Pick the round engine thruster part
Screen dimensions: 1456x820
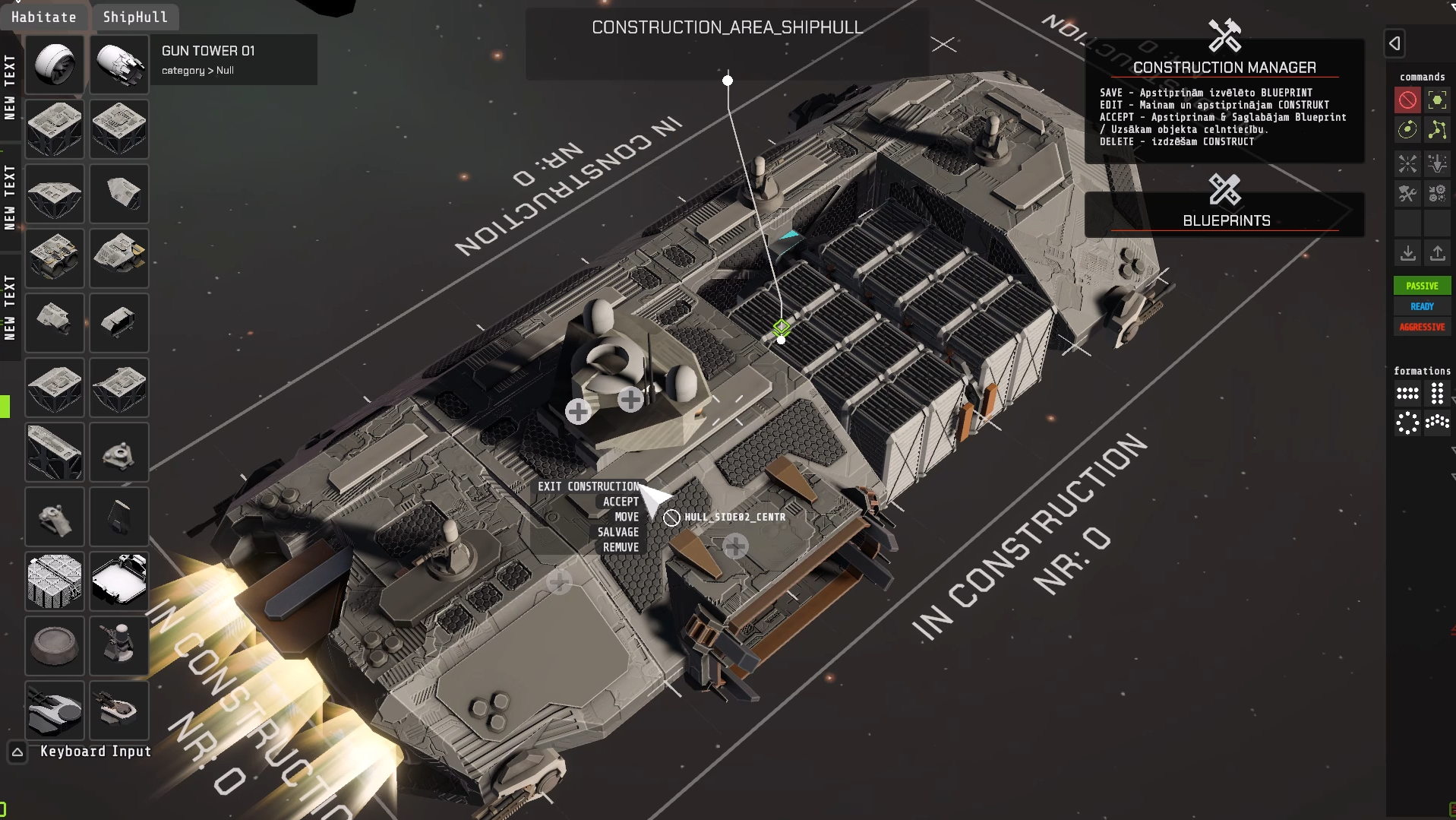pos(55,65)
